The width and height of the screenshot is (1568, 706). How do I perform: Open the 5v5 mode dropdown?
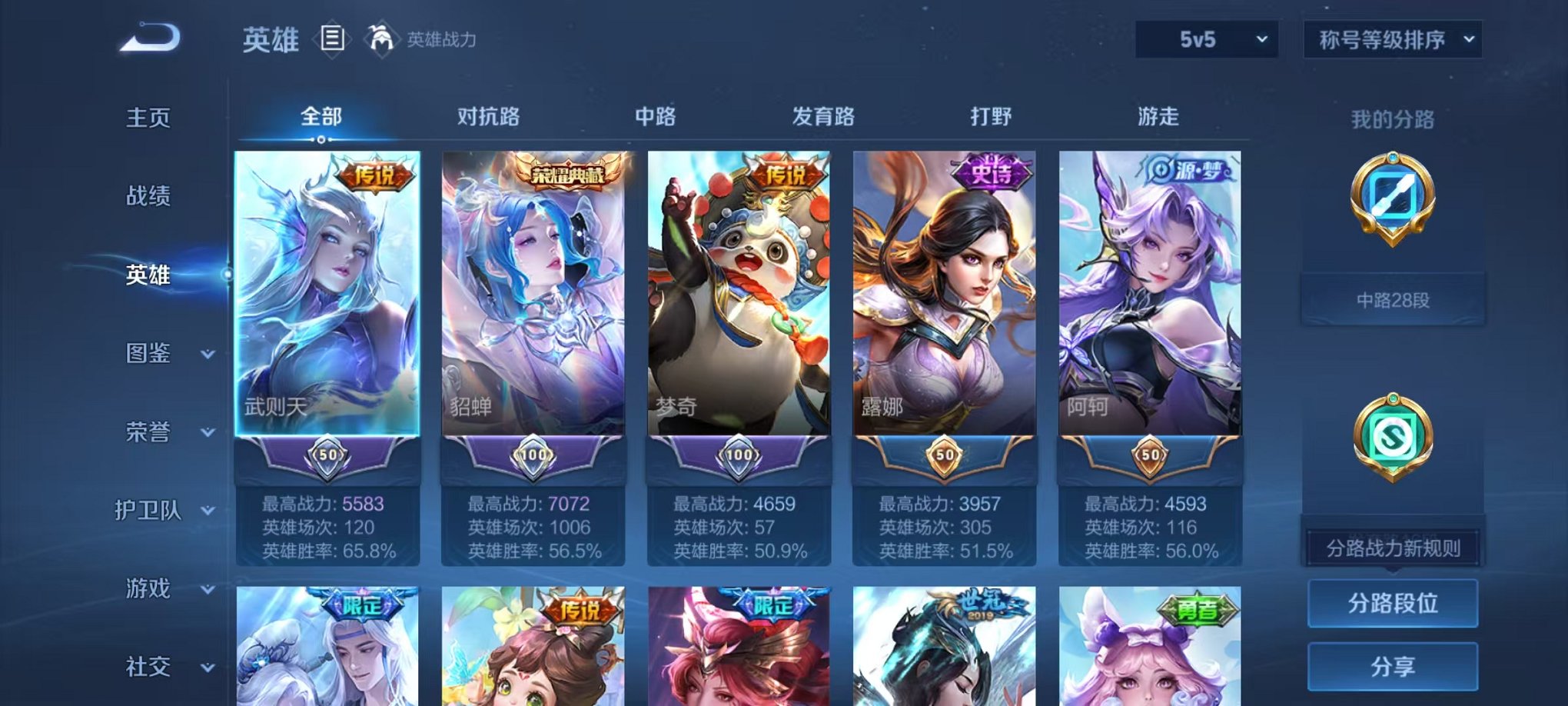(1206, 39)
